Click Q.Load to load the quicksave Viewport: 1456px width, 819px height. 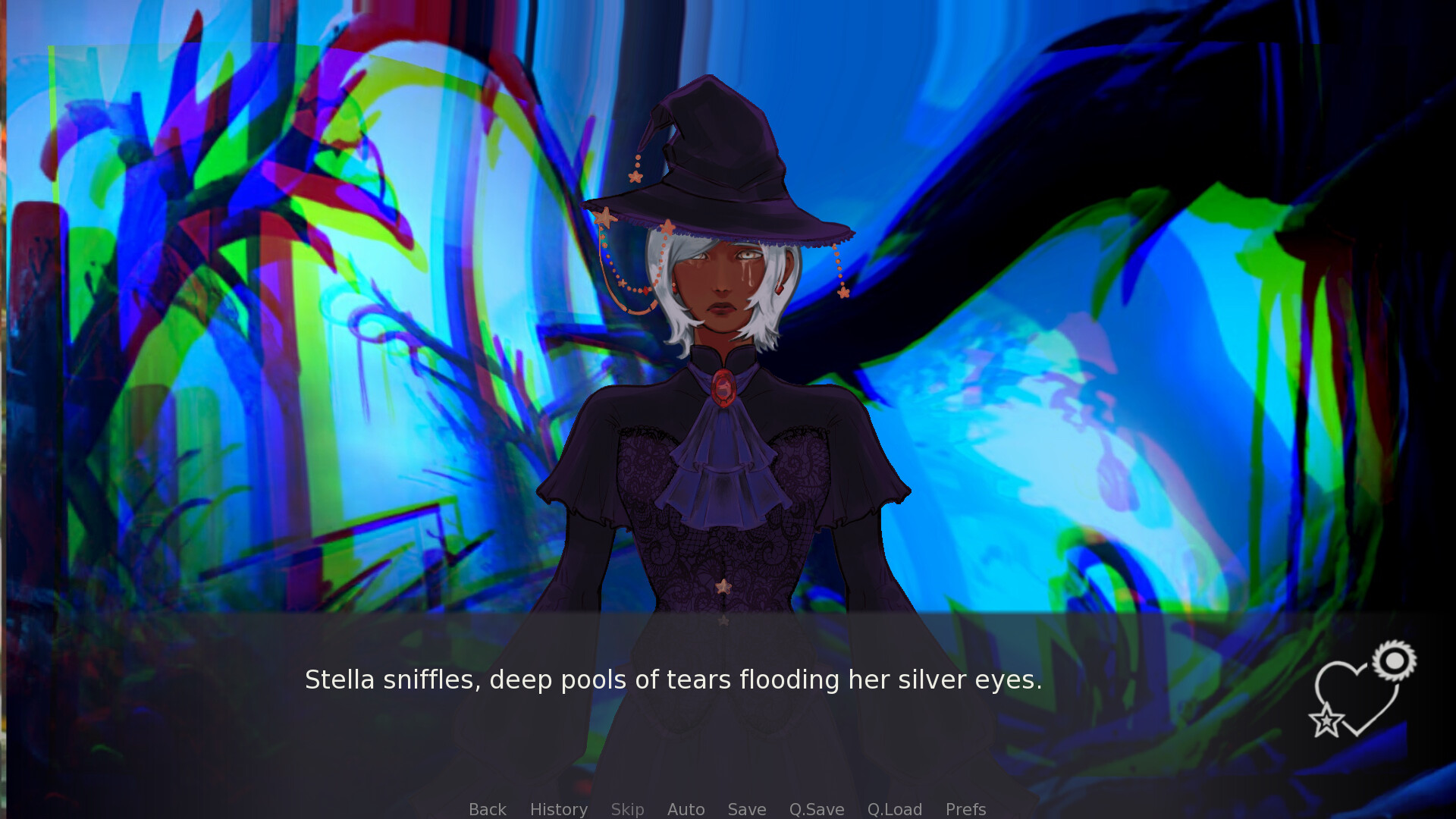pos(895,808)
